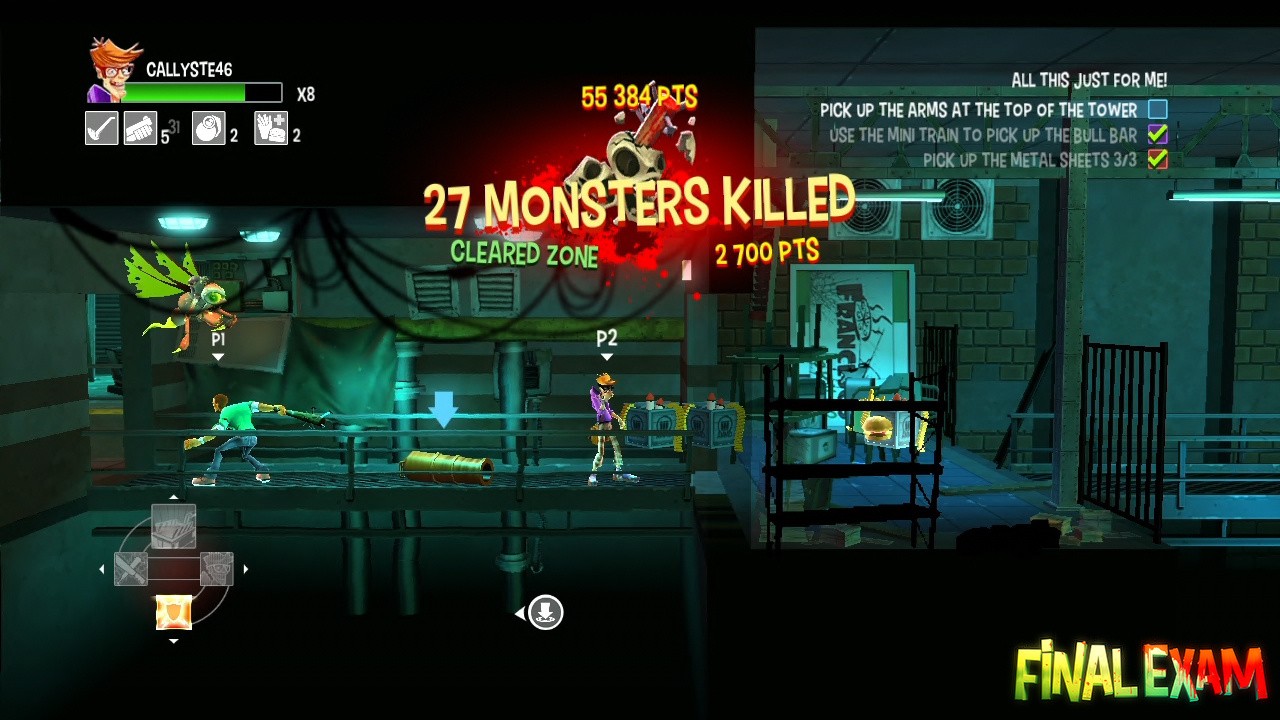This screenshot has height=720, width=1280.
Task: Expand the radial menu with the right arrow
Action: click(x=245, y=568)
